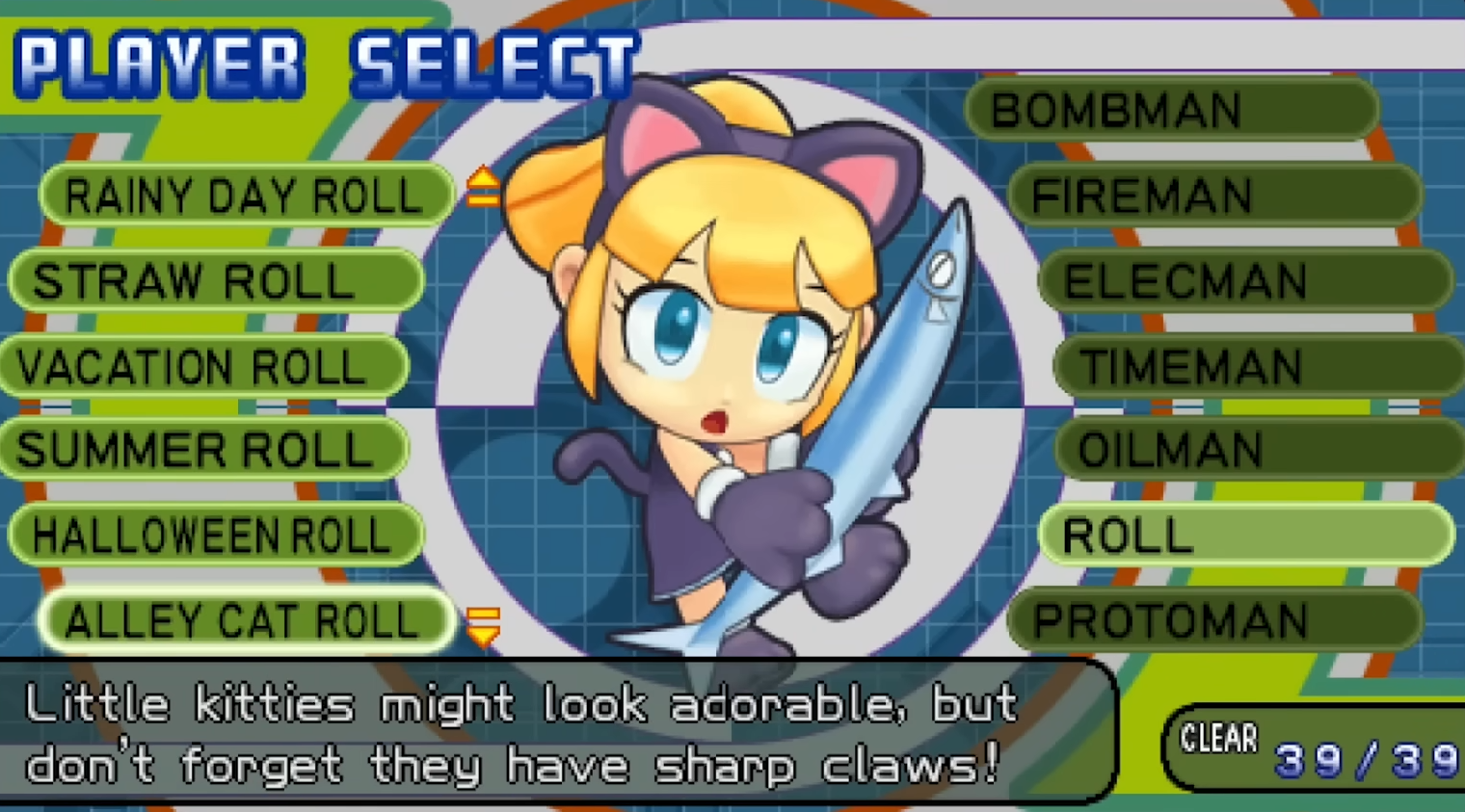
Task: Select Rainy Day Roll costume
Action: coord(245,196)
